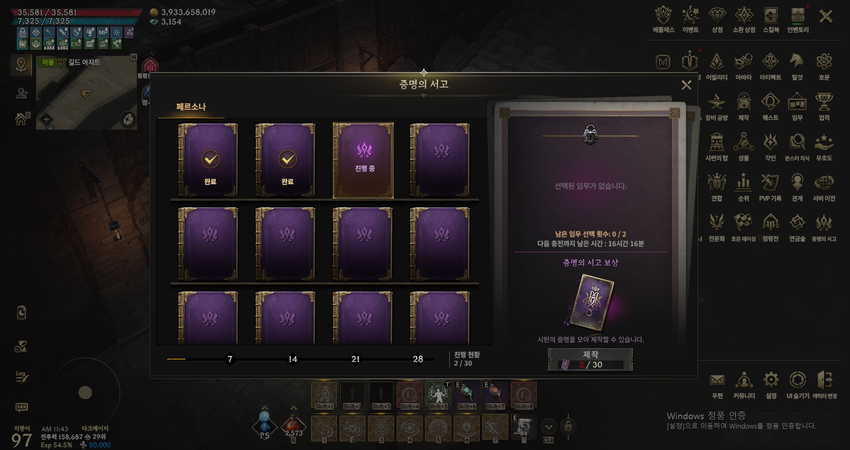
Task: Open the 상점 shop
Action: tap(717, 17)
